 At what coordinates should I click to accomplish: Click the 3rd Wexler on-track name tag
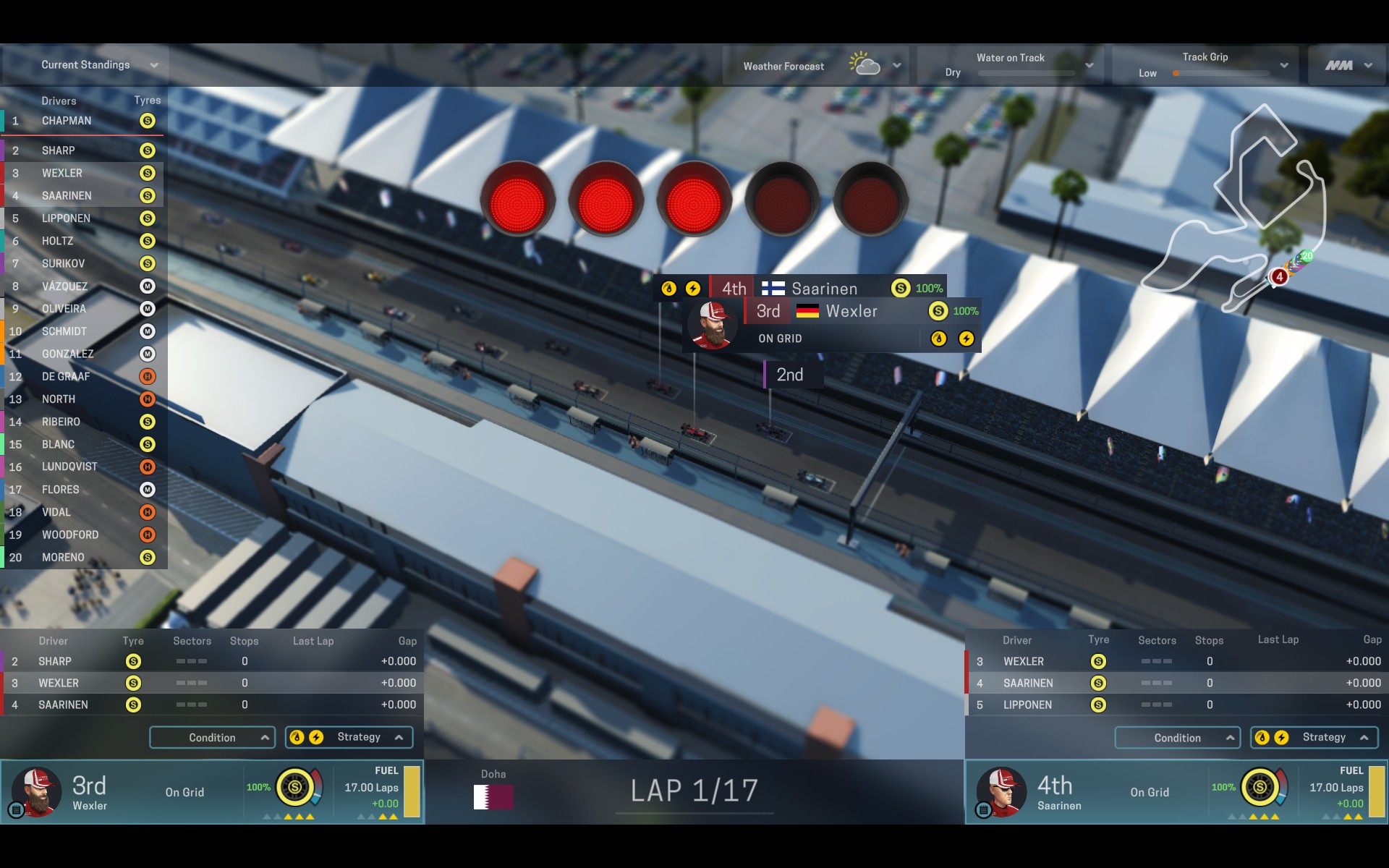[x=851, y=312]
